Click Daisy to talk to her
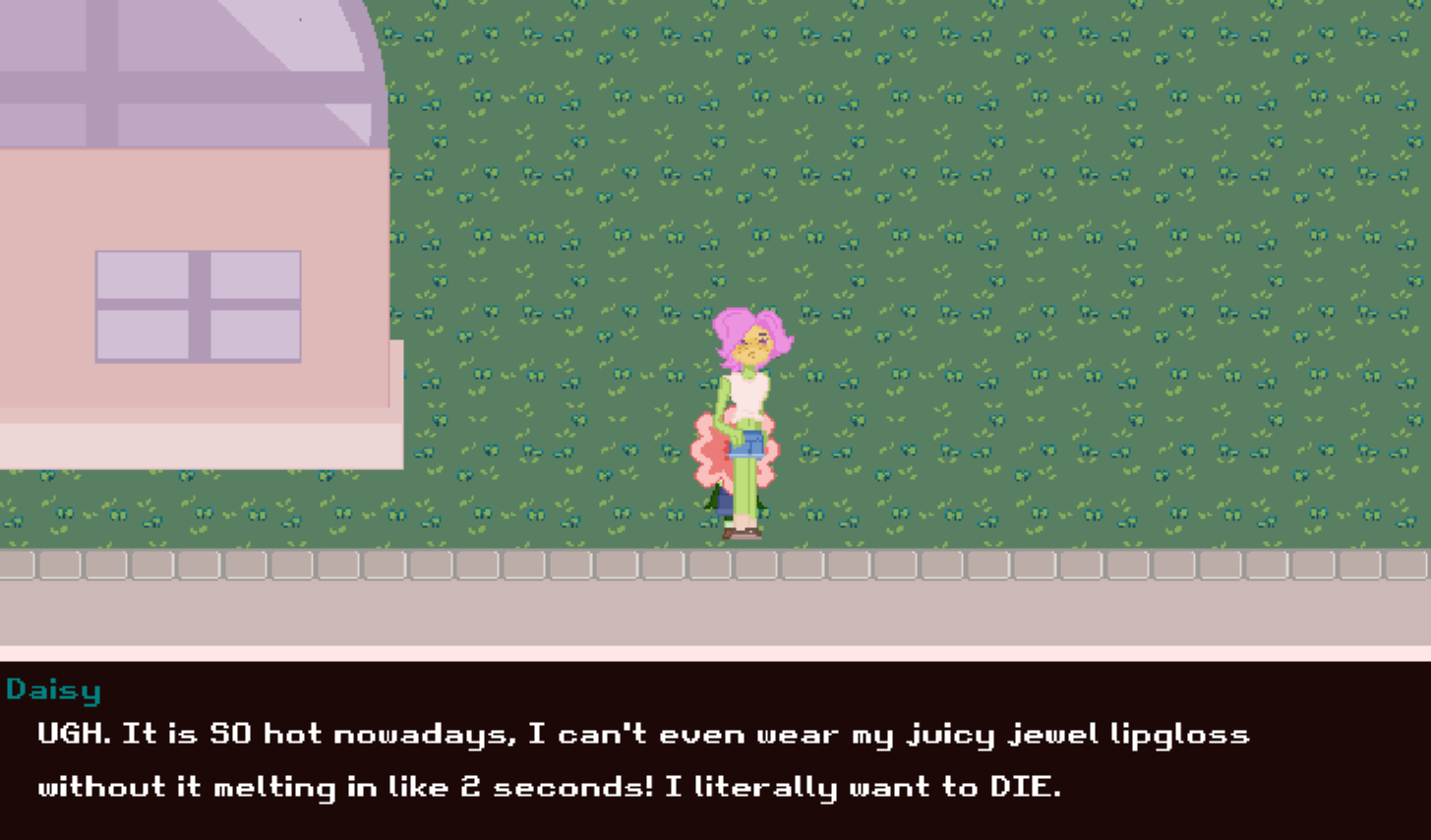The height and width of the screenshot is (840, 1431). [747, 423]
